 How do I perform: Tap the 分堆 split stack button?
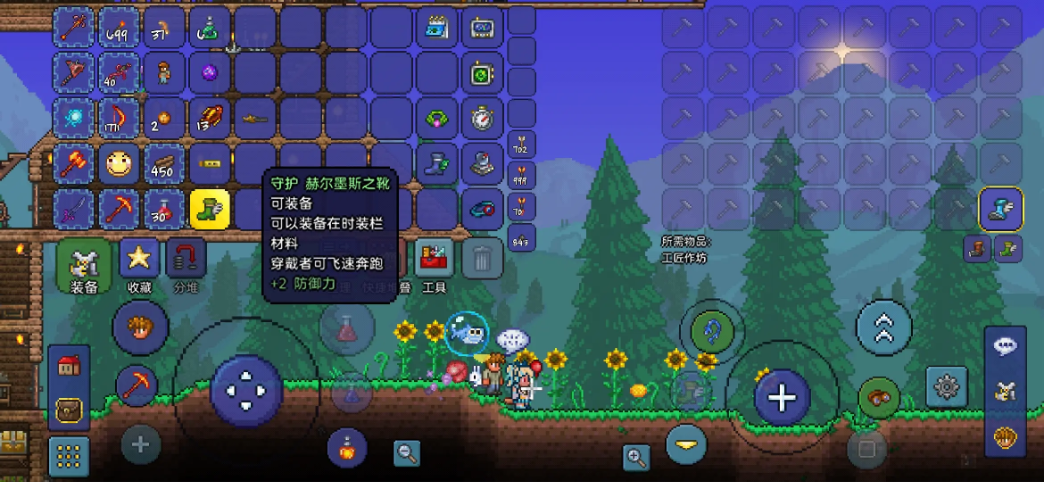click(x=185, y=259)
